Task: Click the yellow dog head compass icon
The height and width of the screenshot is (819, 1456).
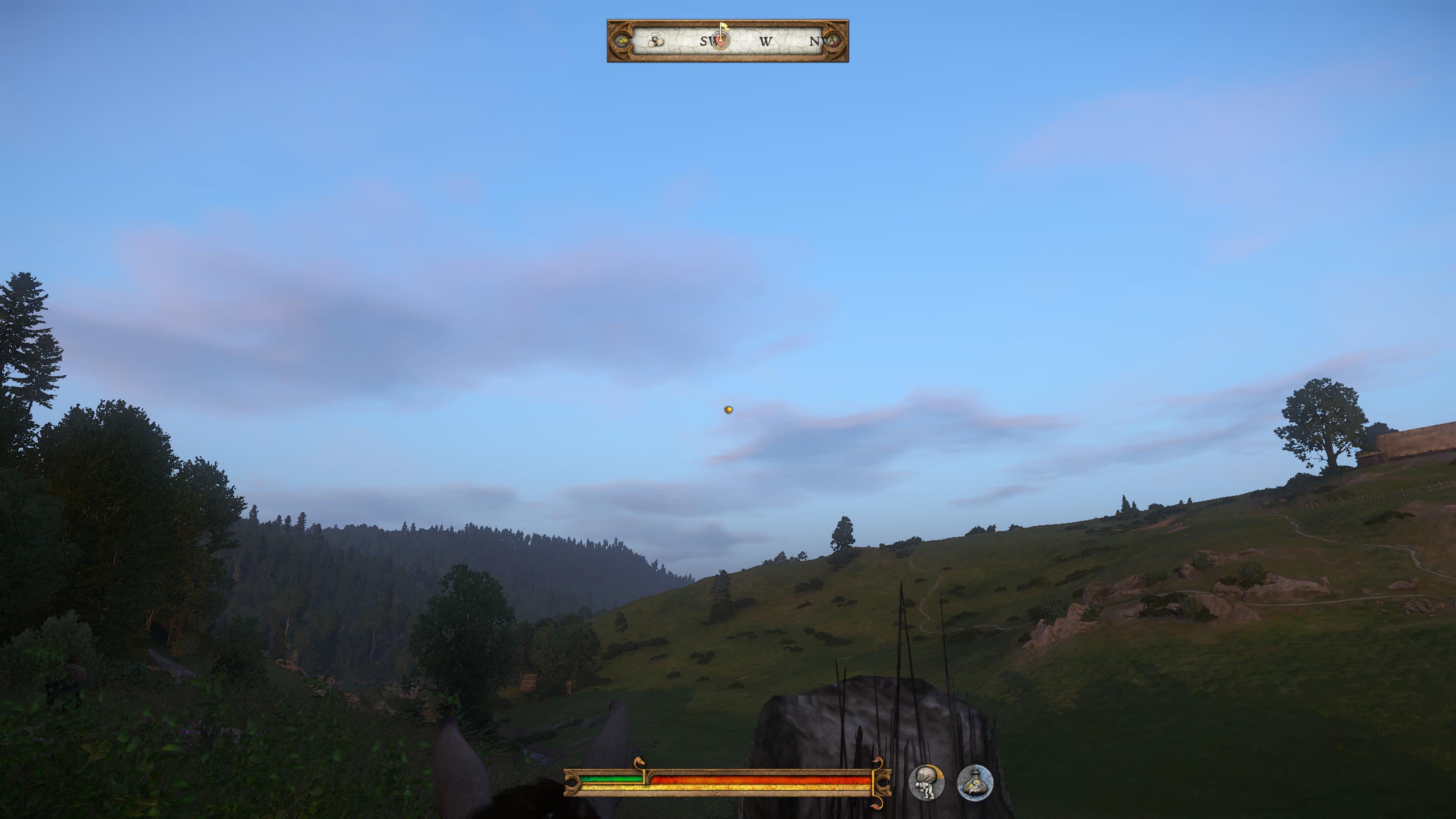Action: 622,41
